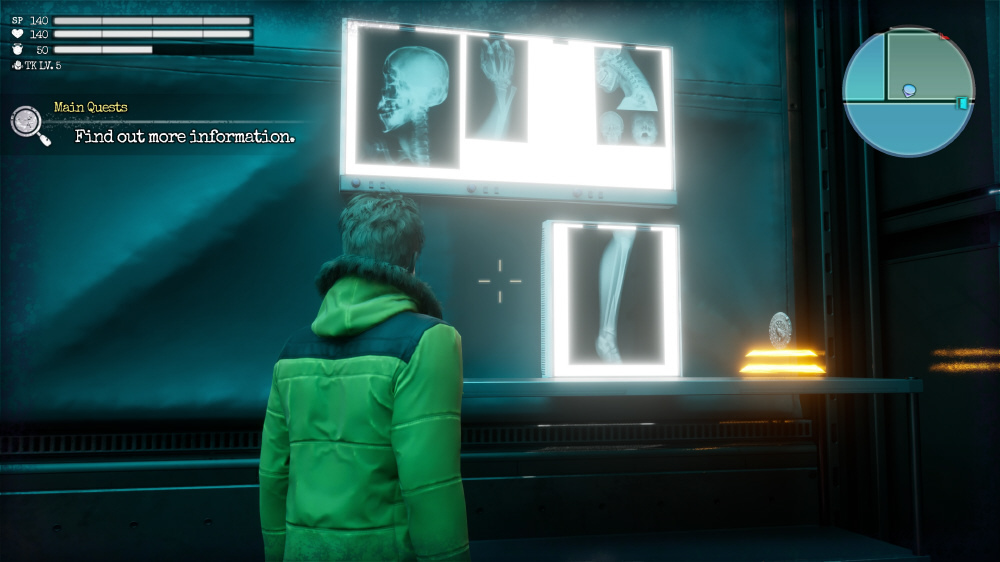Click the "Find out more information" quest objective
This screenshot has width=1000, height=562.
(x=185, y=137)
